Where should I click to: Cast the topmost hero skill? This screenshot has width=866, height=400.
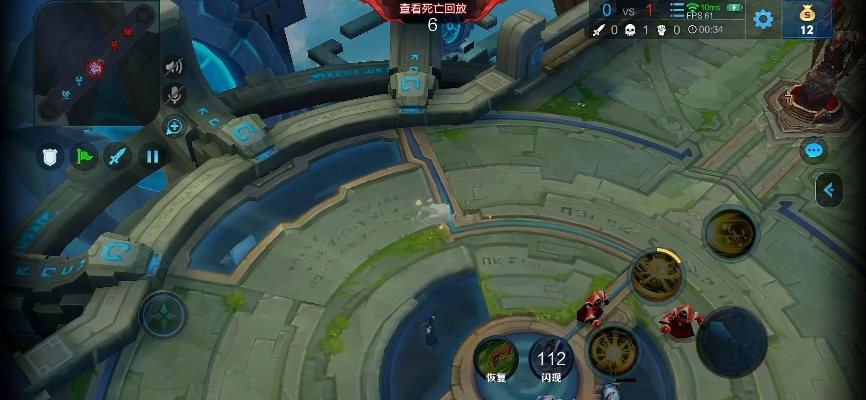[730, 233]
